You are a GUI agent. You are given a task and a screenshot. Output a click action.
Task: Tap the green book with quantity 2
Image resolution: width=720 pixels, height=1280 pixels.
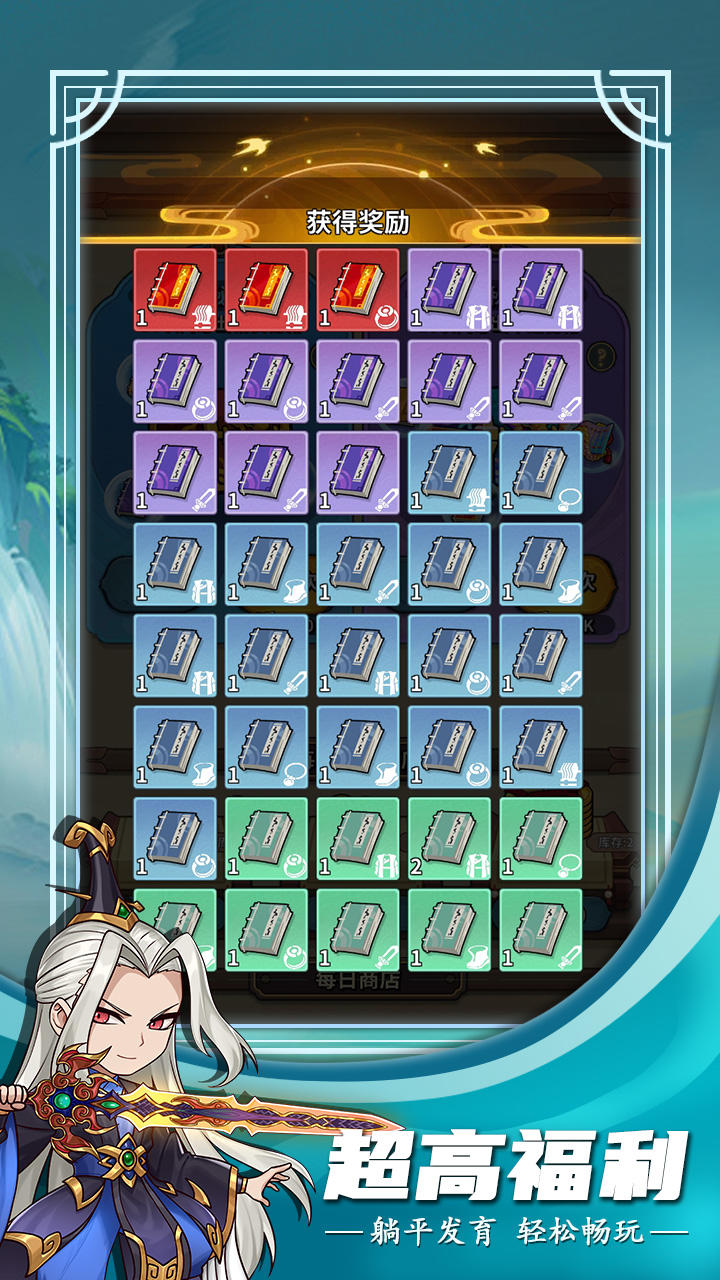point(450,839)
